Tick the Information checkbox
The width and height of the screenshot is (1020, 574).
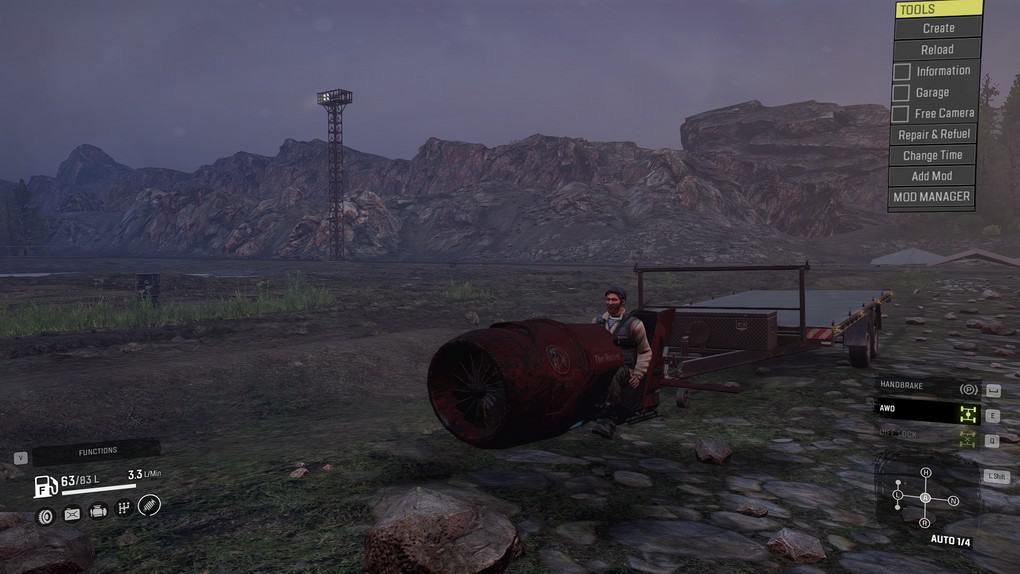tap(902, 72)
